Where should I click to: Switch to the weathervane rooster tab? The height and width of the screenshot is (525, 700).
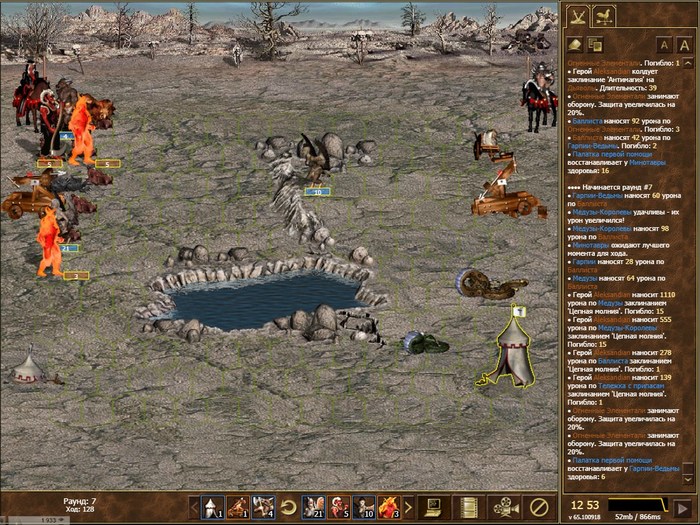604,16
